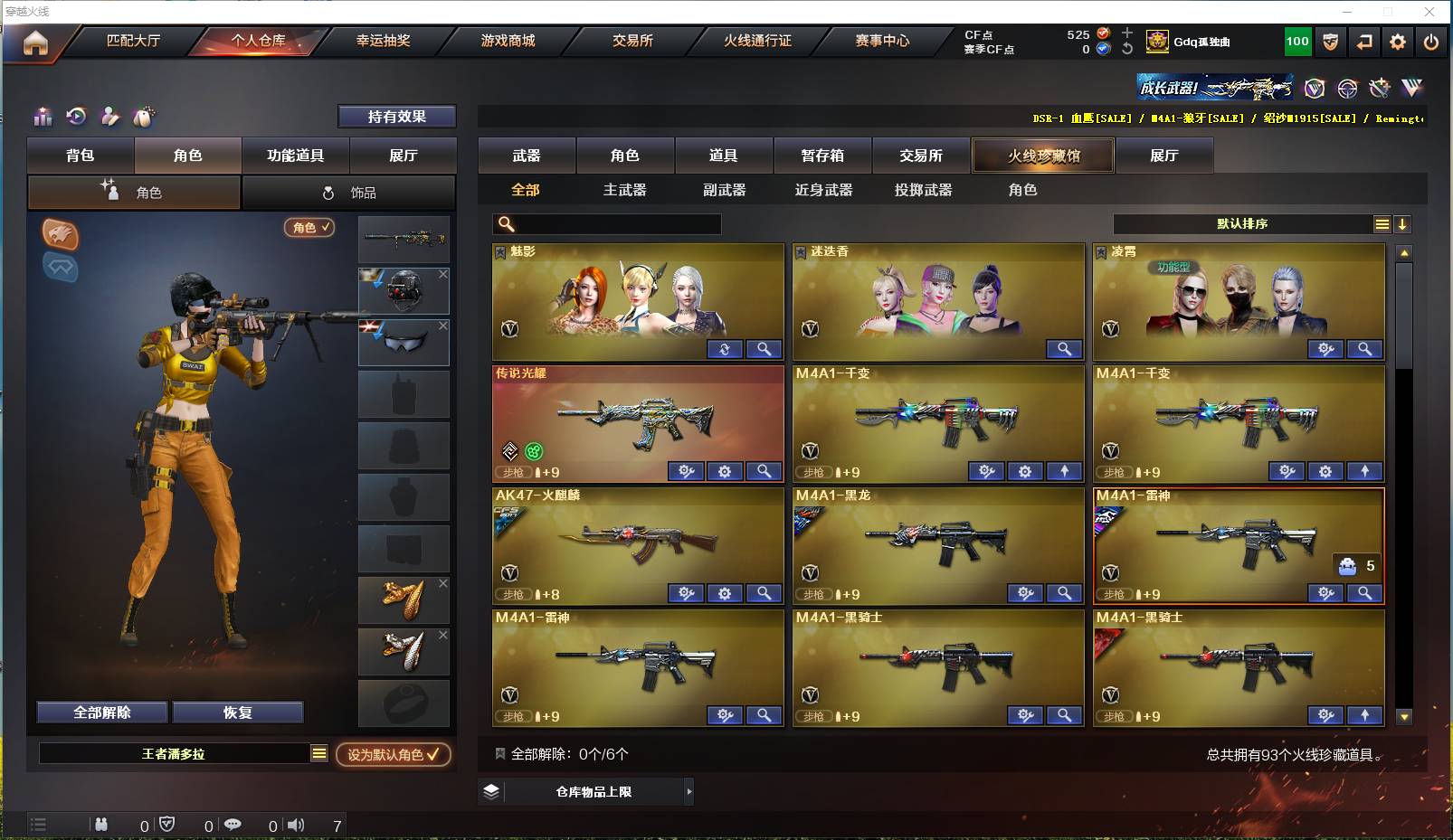1453x840 pixels.
Task: Open the wrench upgrade icon in the top-right row
Action: (x=1379, y=88)
